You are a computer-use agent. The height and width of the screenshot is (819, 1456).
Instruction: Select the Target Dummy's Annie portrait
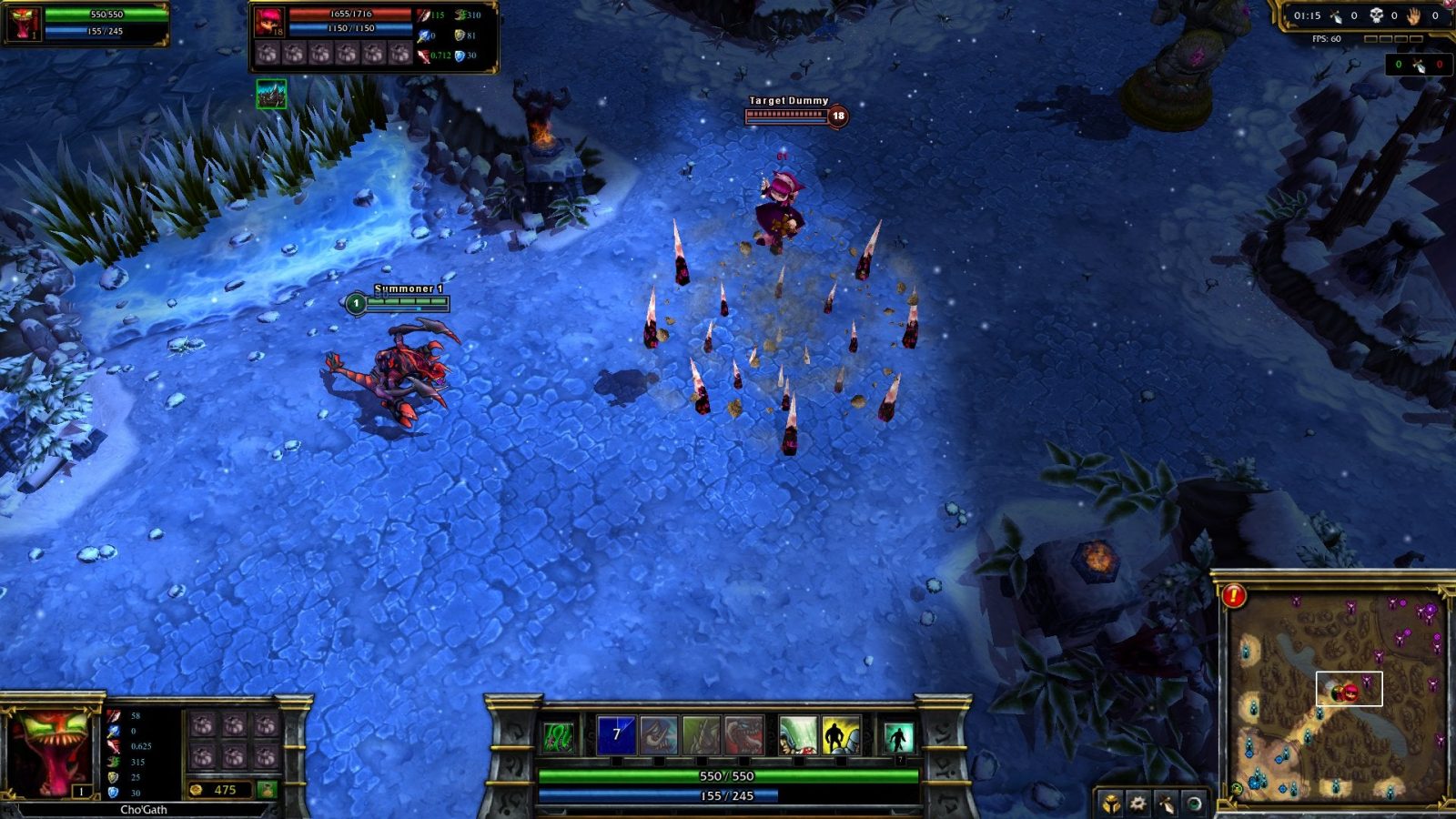tap(268, 21)
